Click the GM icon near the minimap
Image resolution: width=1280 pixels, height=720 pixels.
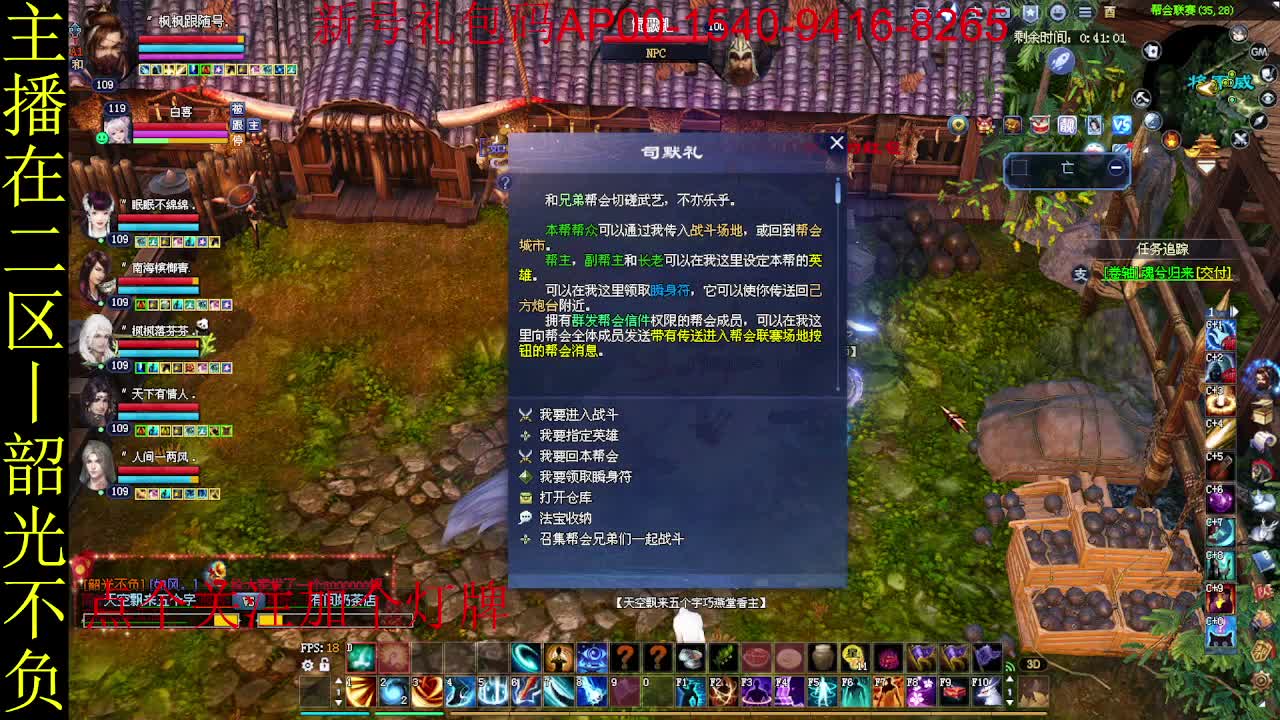[1259, 52]
